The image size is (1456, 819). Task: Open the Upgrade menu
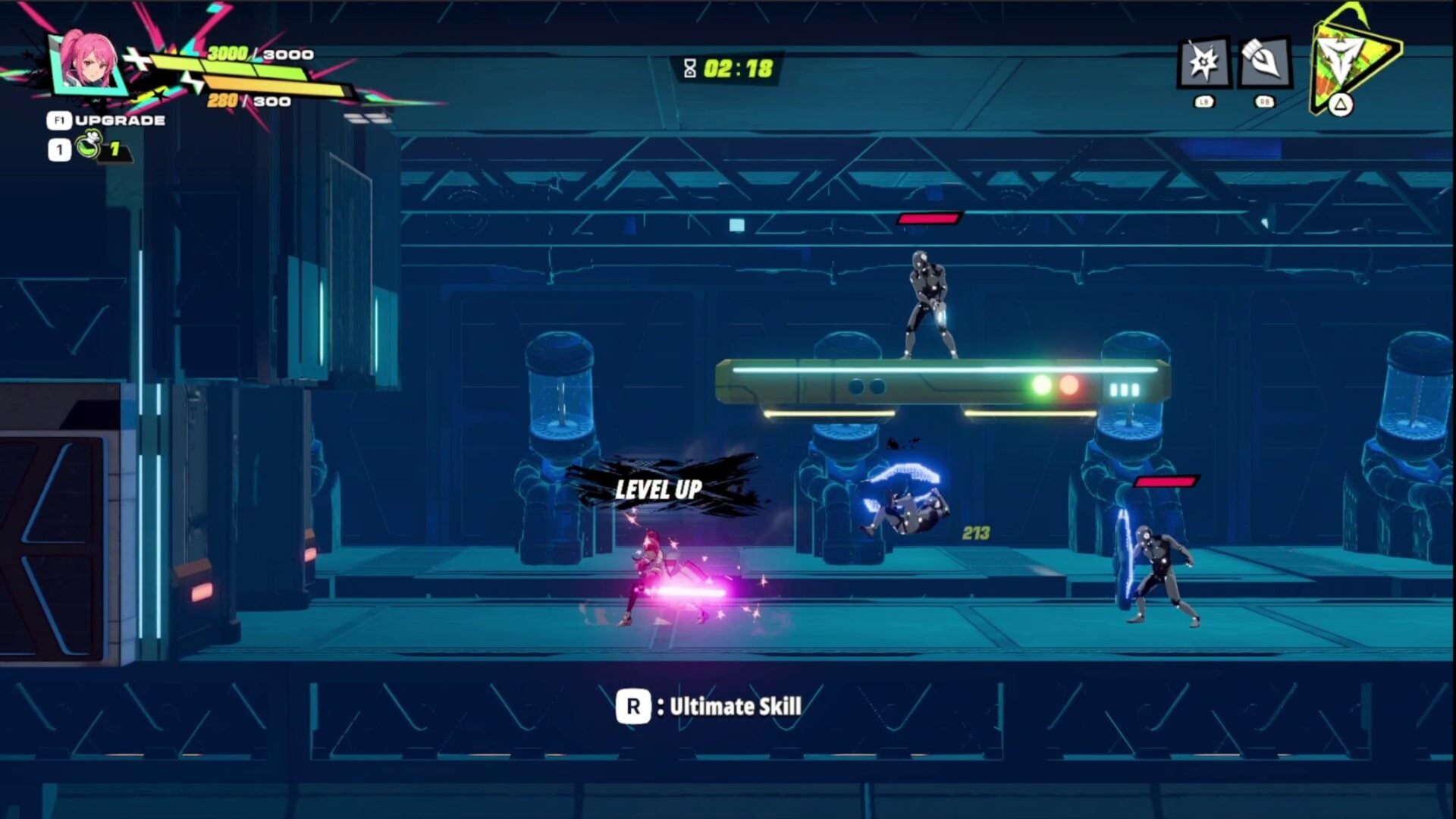pos(107,121)
